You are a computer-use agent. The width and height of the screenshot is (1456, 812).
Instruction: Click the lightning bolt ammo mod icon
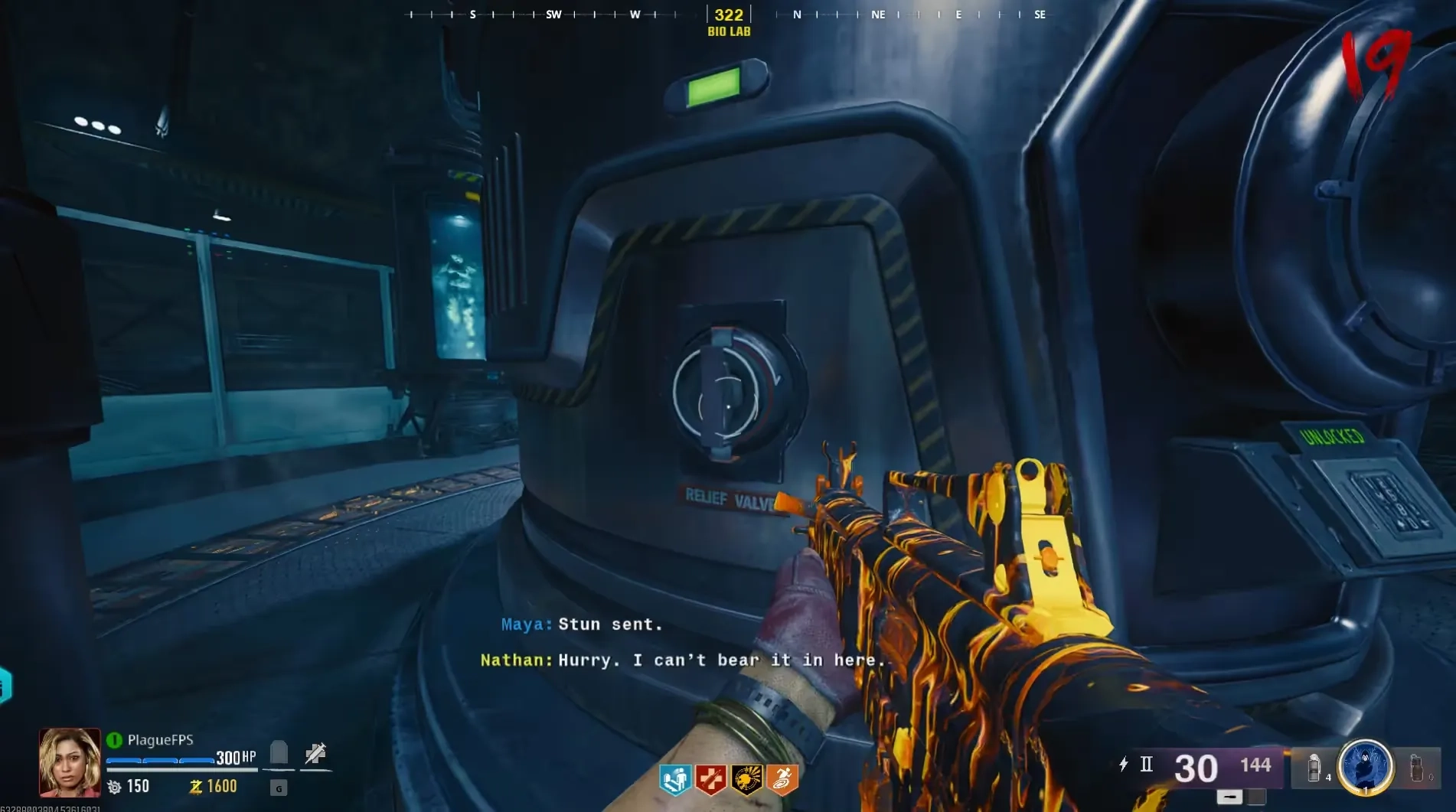[1123, 764]
